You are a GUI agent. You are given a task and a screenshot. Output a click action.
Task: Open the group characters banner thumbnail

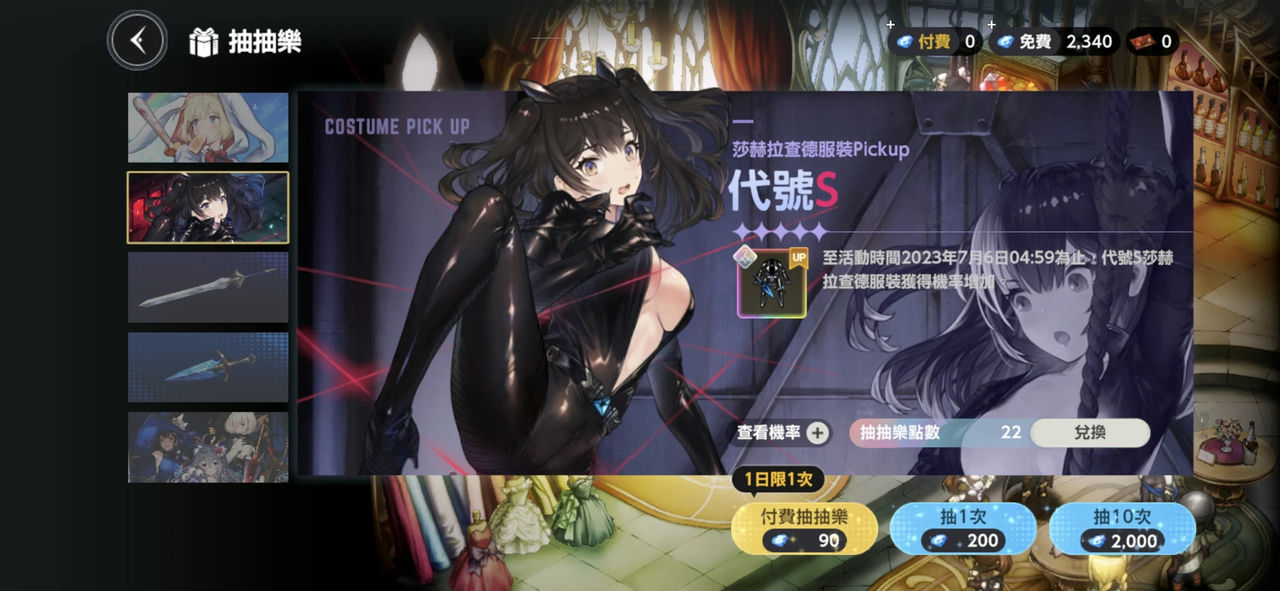pyautogui.click(x=208, y=446)
